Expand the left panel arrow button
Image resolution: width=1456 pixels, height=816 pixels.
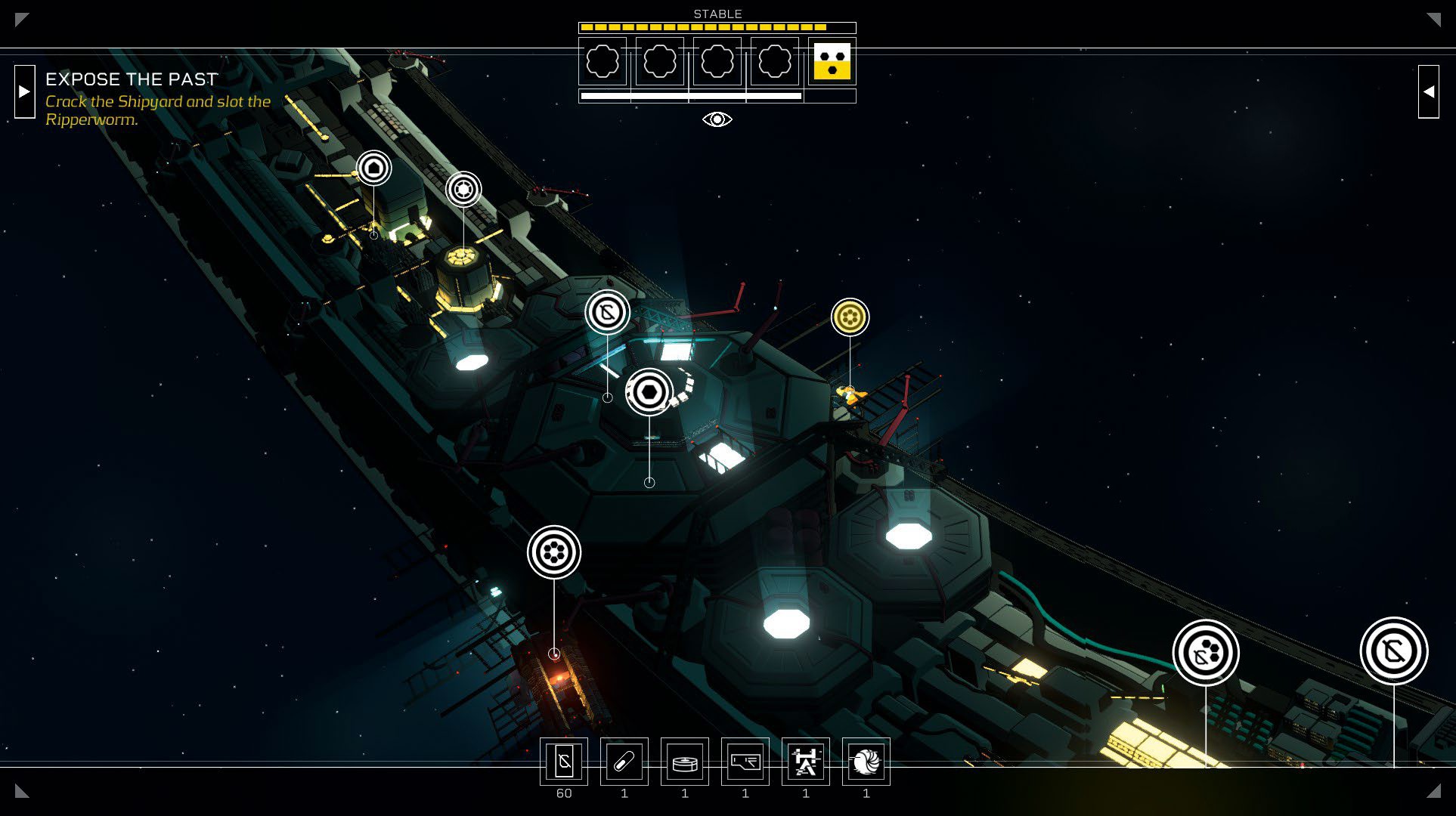pyautogui.click(x=25, y=91)
